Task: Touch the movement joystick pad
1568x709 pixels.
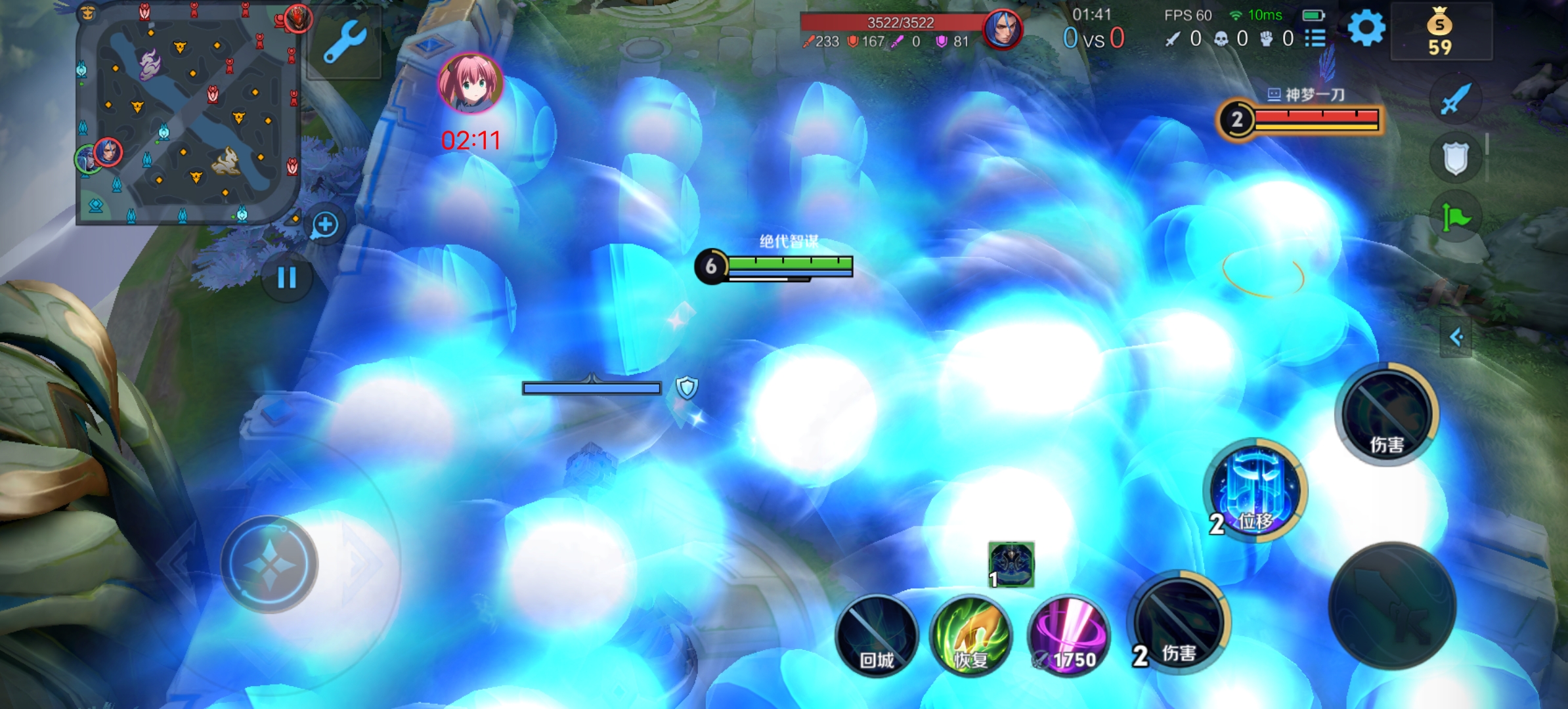Action: (269, 564)
